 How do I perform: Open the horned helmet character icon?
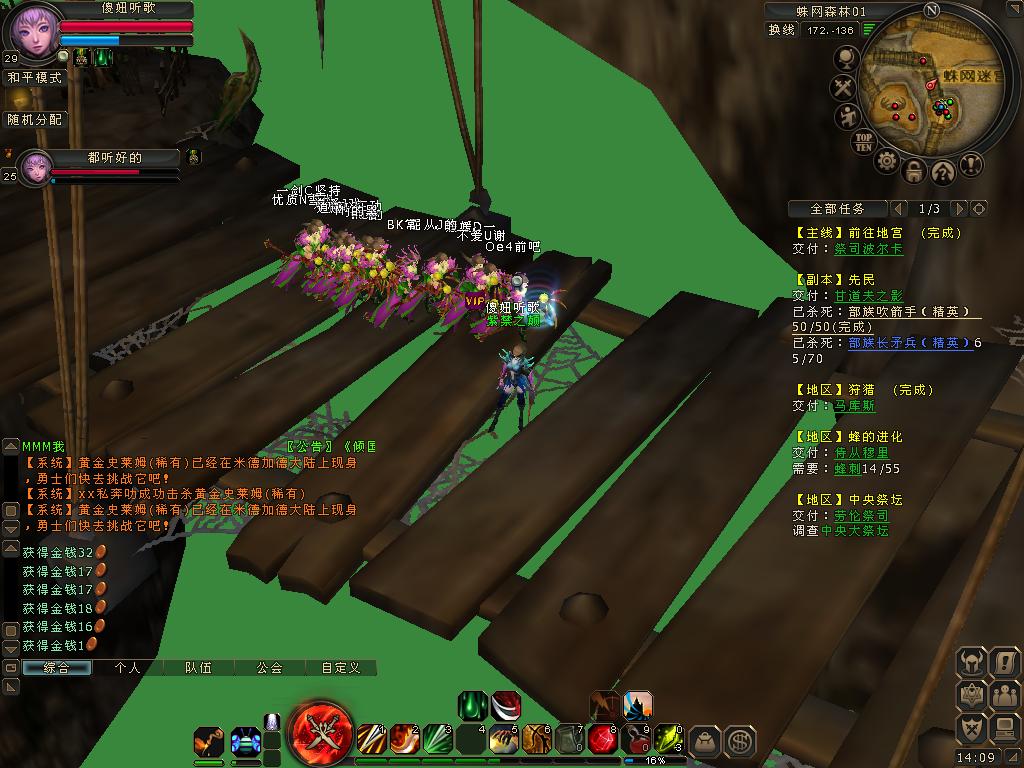click(x=972, y=662)
